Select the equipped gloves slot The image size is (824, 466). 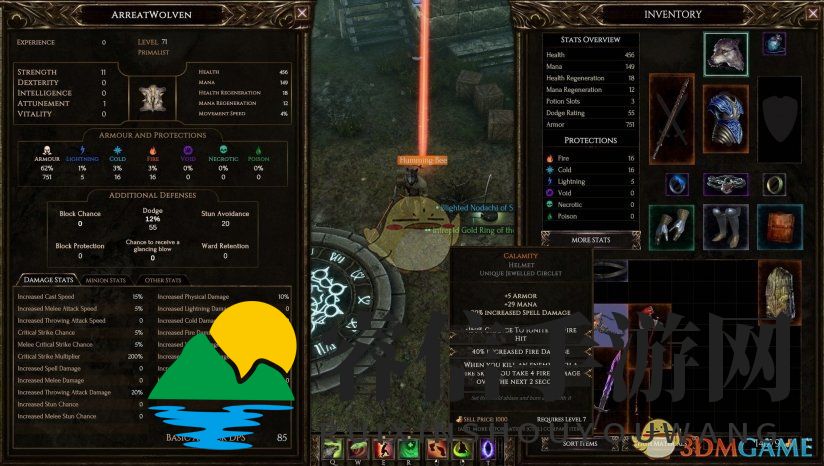(672, 225)
